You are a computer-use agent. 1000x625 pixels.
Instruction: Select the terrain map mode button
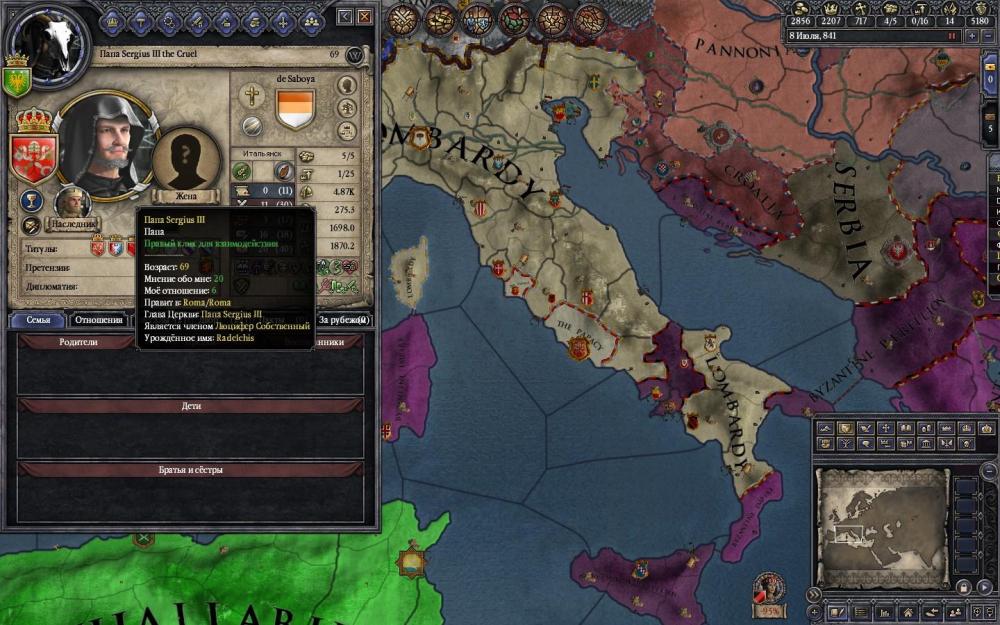826,429
